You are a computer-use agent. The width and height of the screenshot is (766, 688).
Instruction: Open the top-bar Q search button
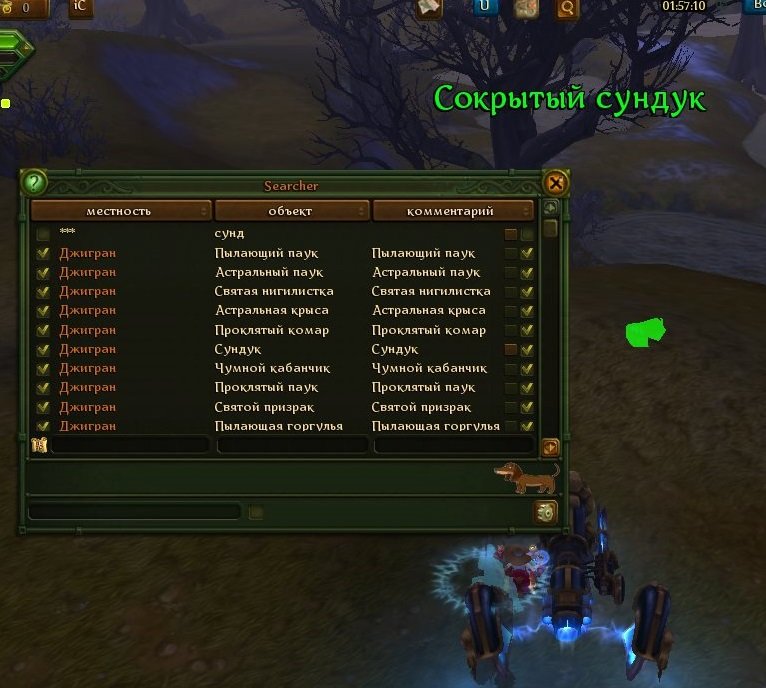pos(566,8)
